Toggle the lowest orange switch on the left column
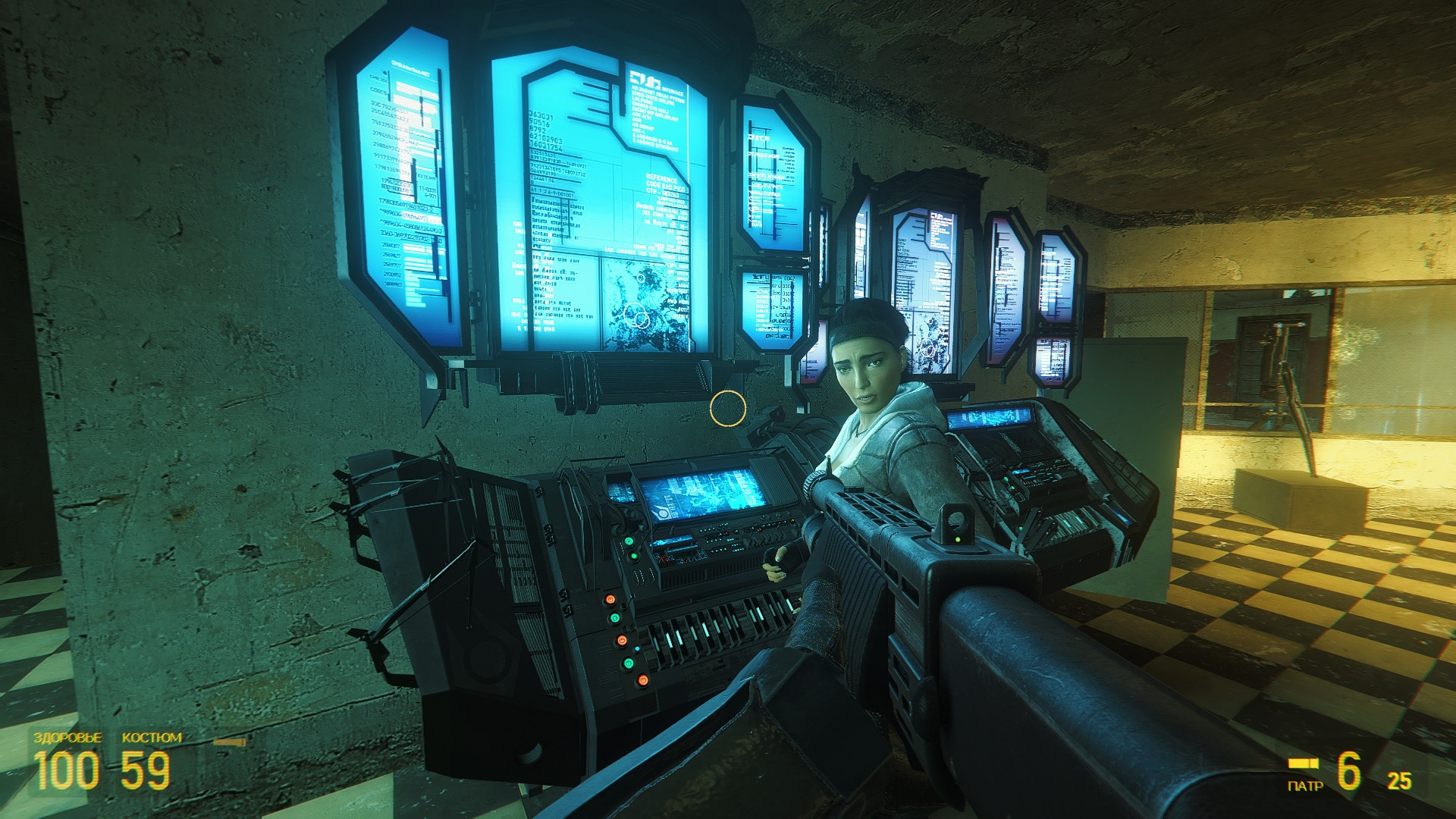This screenshot has width=1456, height=819. [642, 679]
